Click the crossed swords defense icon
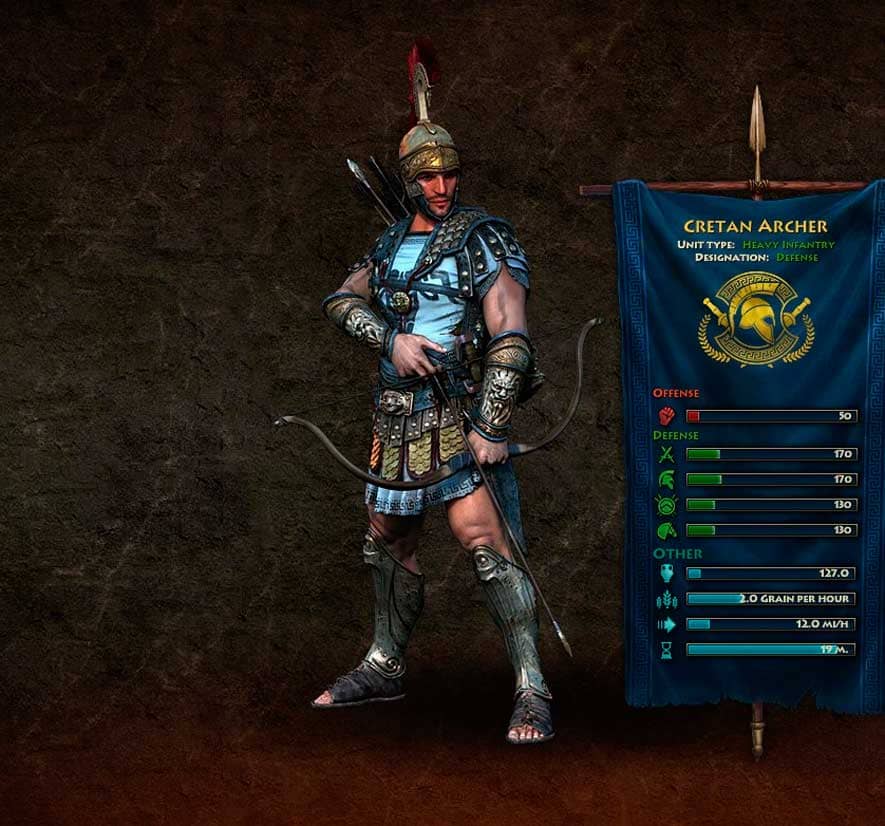 [667, 455]
